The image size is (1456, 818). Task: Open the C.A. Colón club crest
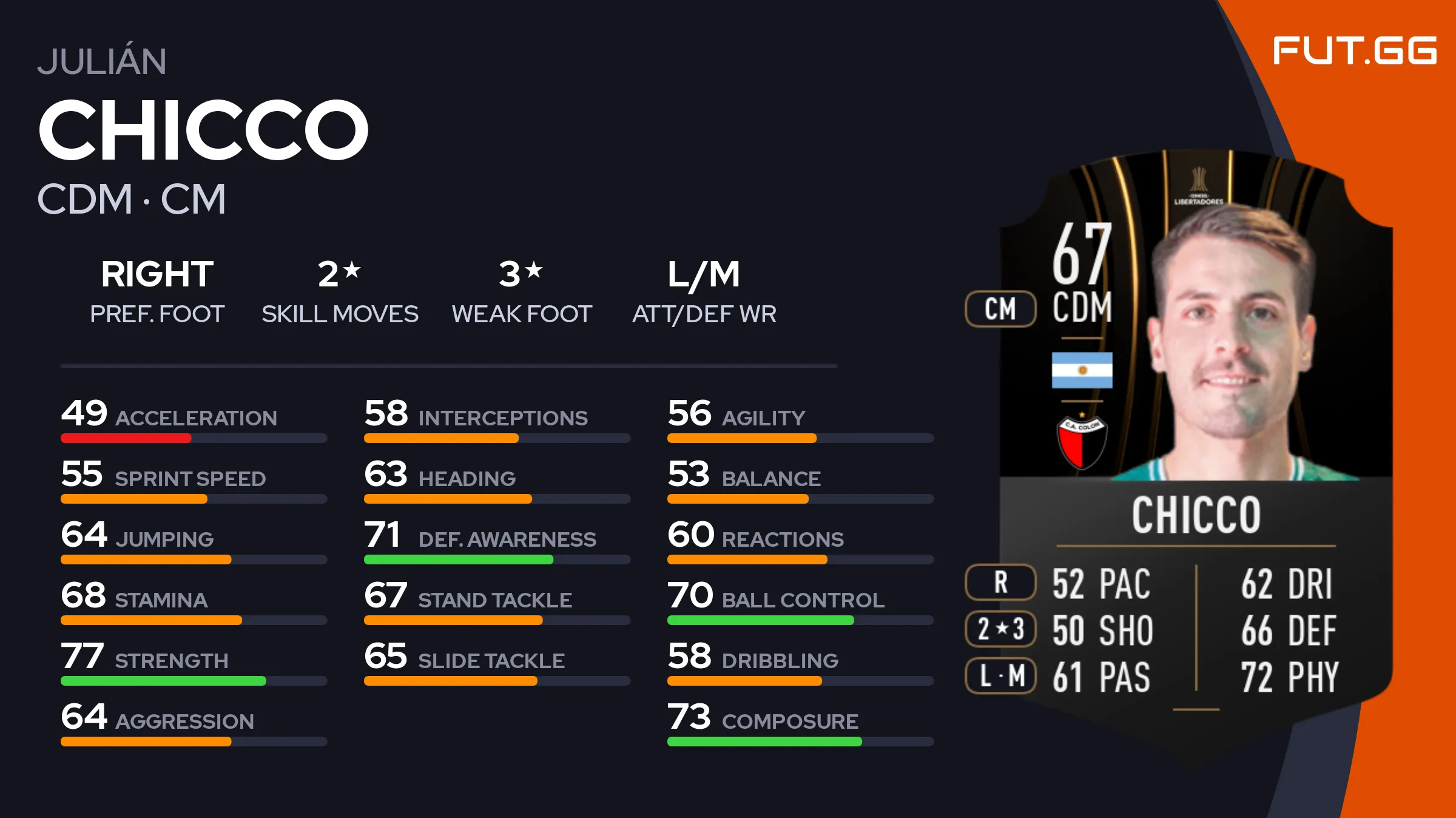(x=1082, y=441)
